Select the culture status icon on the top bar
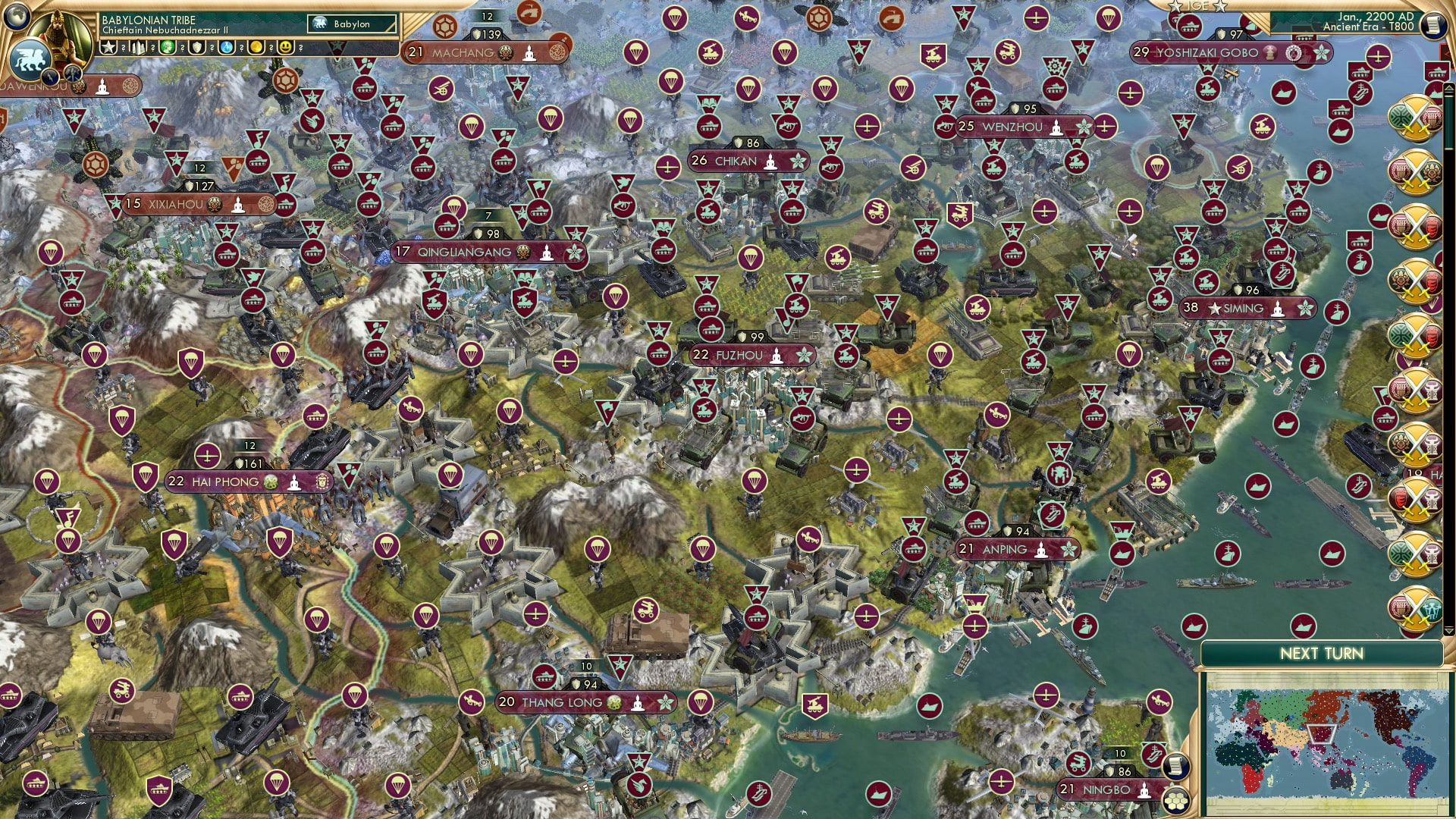The height and width of the screenshot is (819, 1456). [x=167, y=47]
